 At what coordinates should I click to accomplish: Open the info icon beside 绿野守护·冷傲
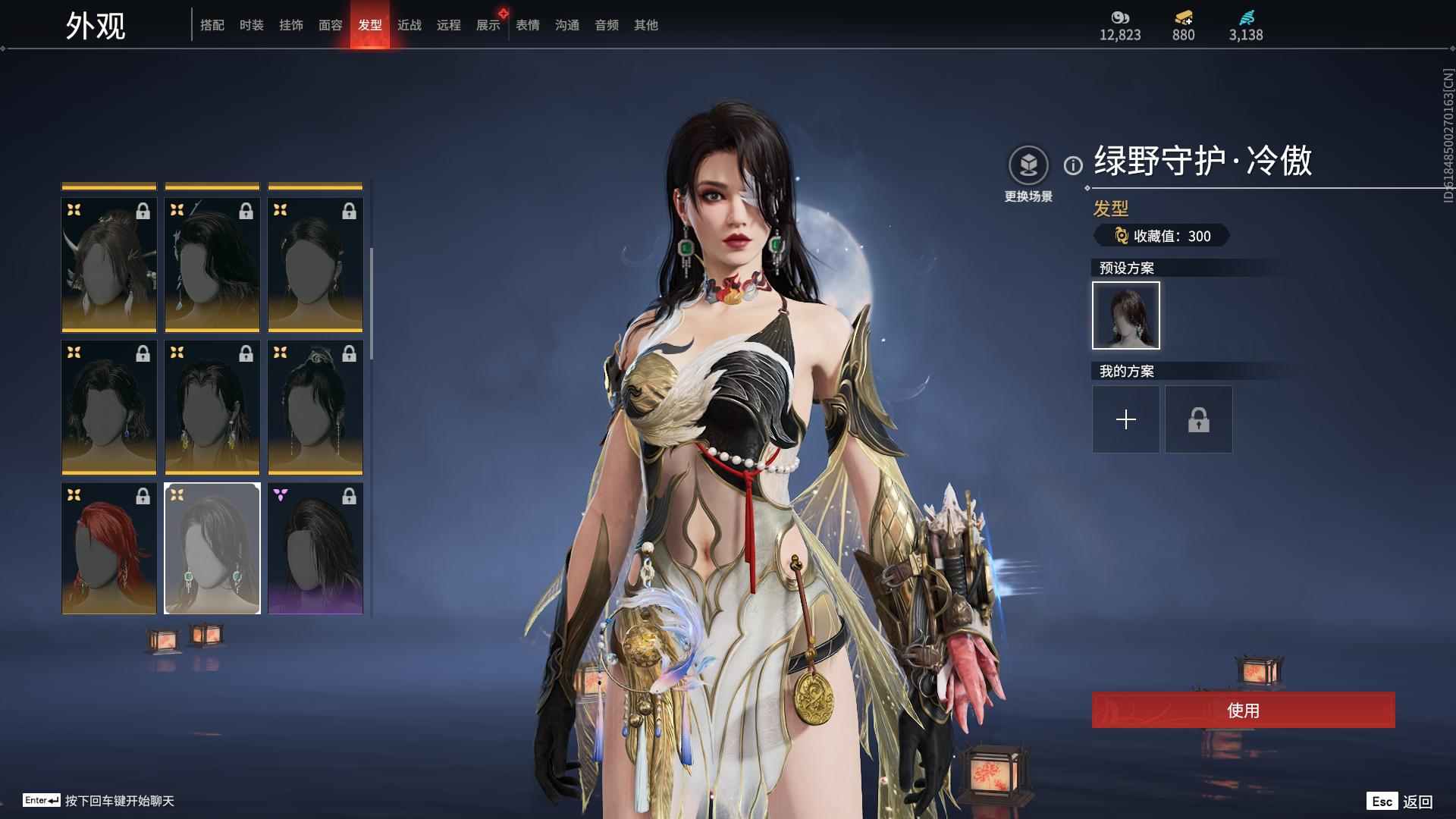pos(1073,165)
